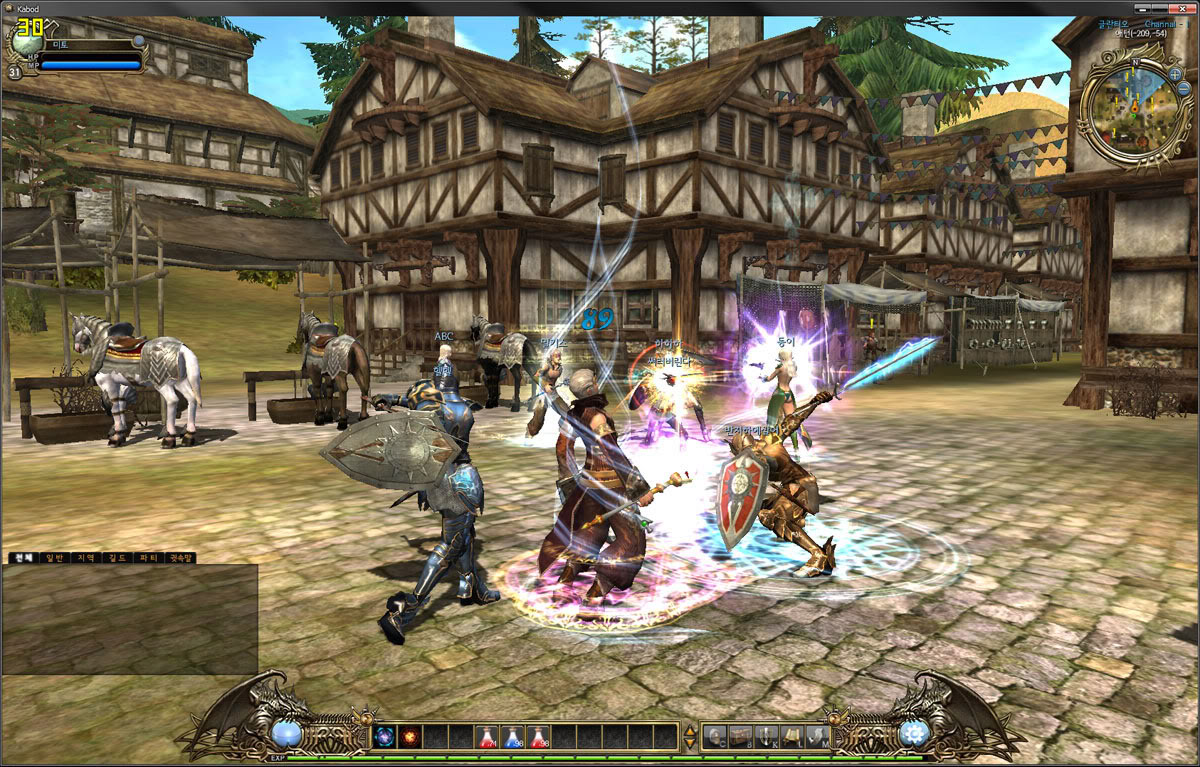Open the menu icon marked C
1200x767 pixels.
(715, 737)
